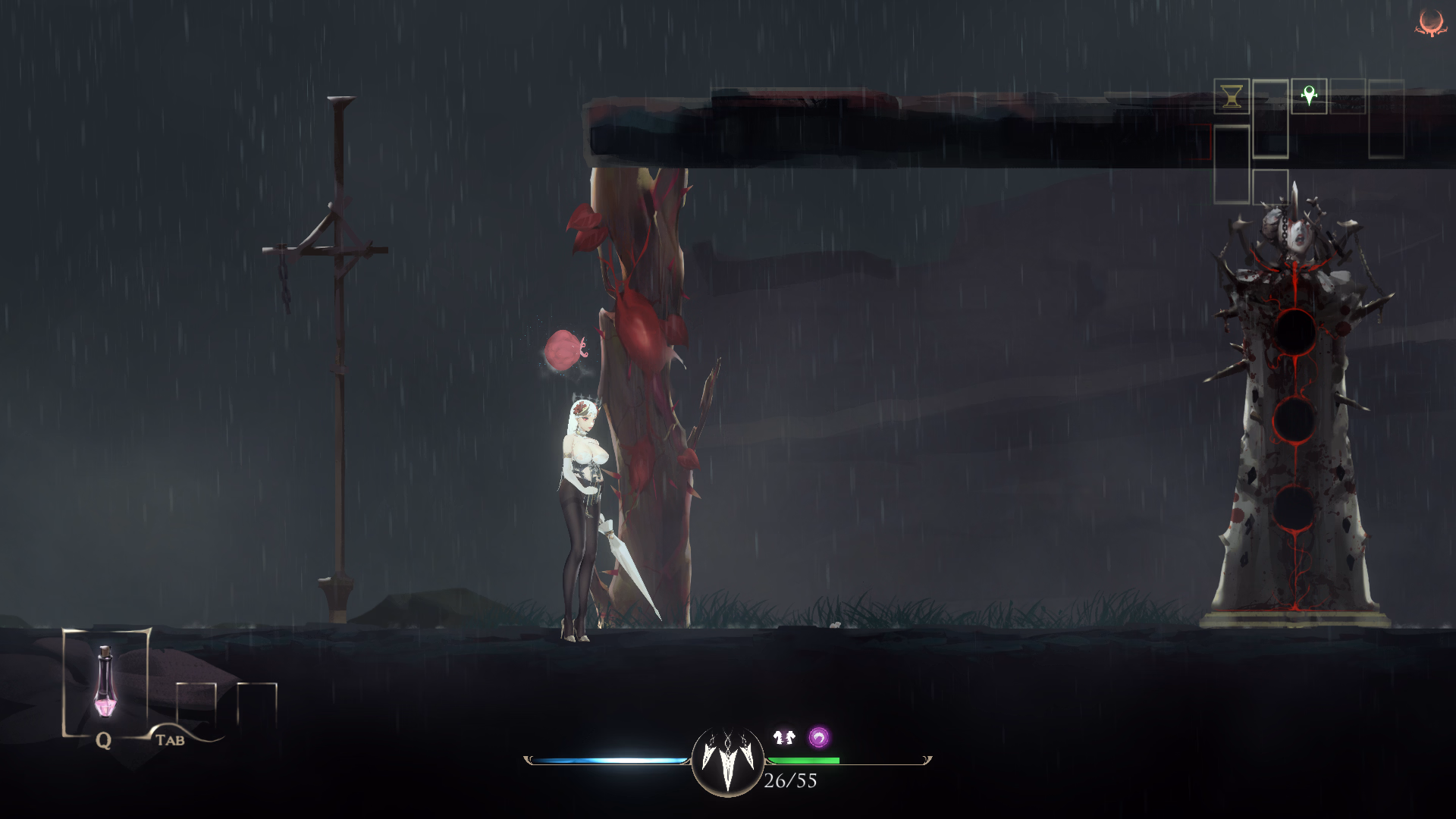
Task: Click the hourglass marker on the minimap
Action: 1232,97
